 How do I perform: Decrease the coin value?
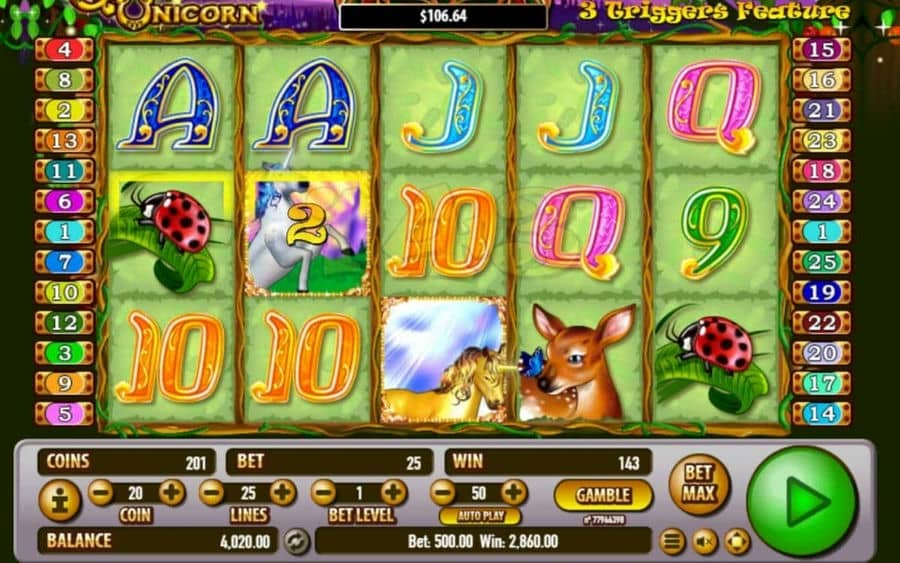pyautogui.click(x=100, y=492)
